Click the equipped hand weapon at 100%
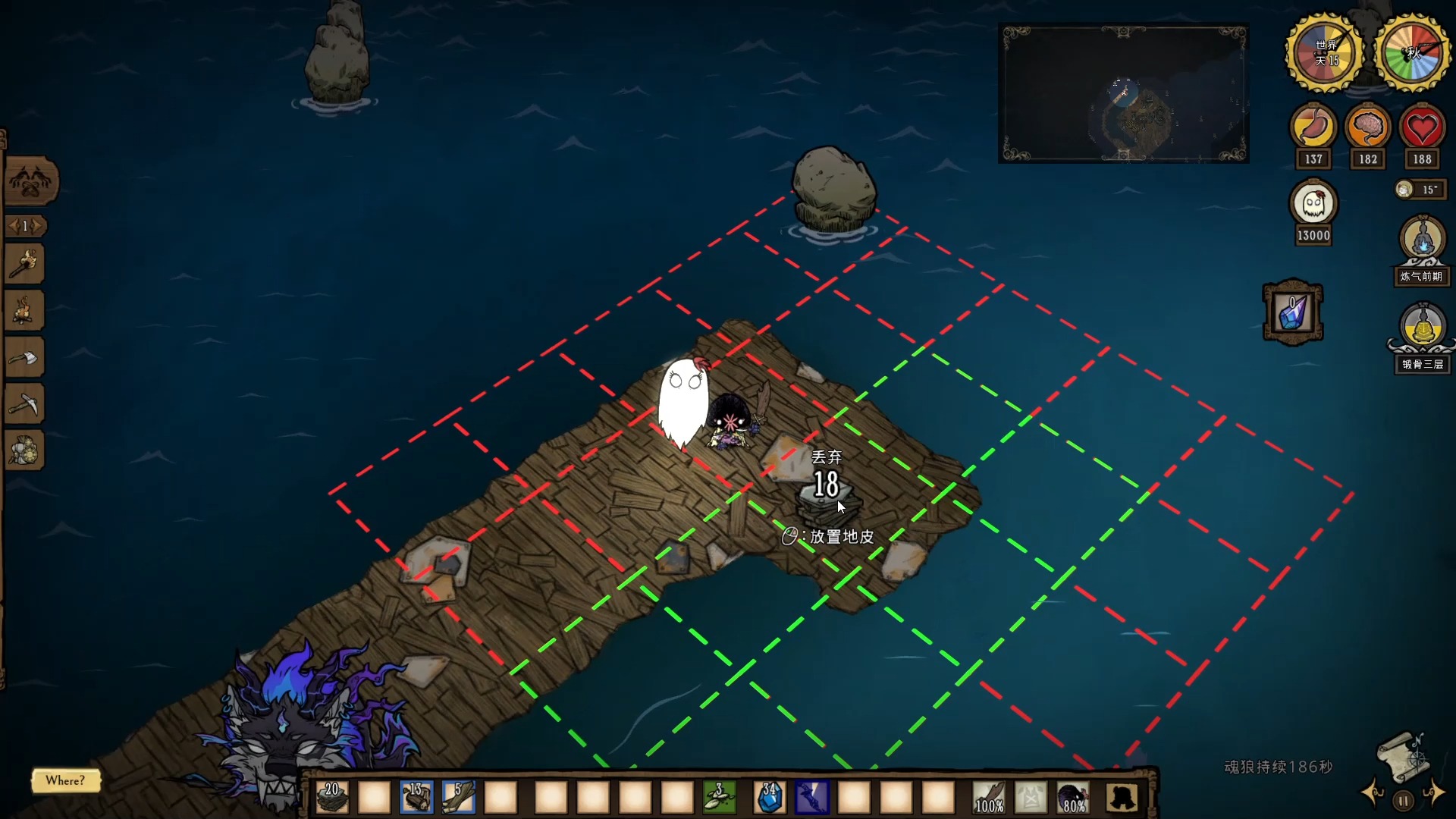The width and height of the screenshot is (1456, 819). coord(989,797)
